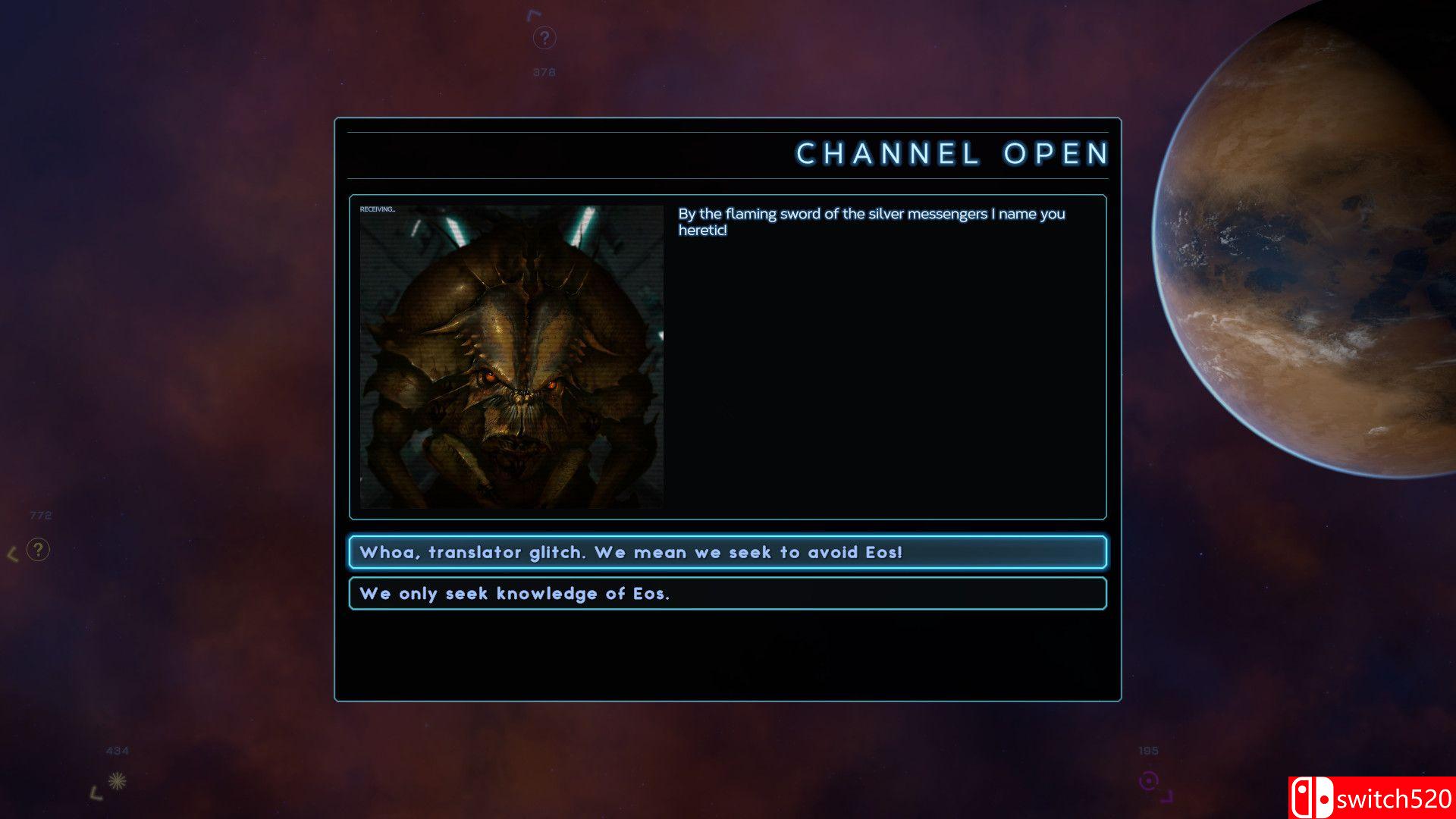
Task: Click the chevron arrow above the top question mark
Action: click(x=534, y=14)
